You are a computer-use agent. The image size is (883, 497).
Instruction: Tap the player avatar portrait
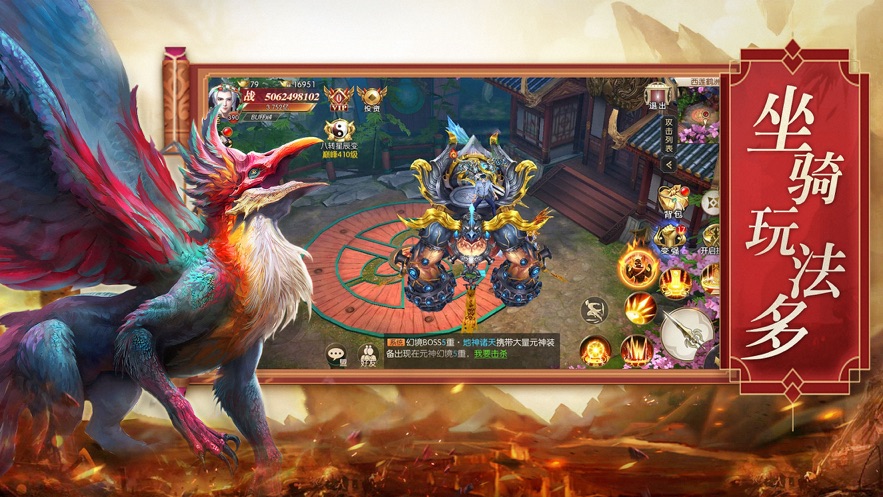(224, 101)
